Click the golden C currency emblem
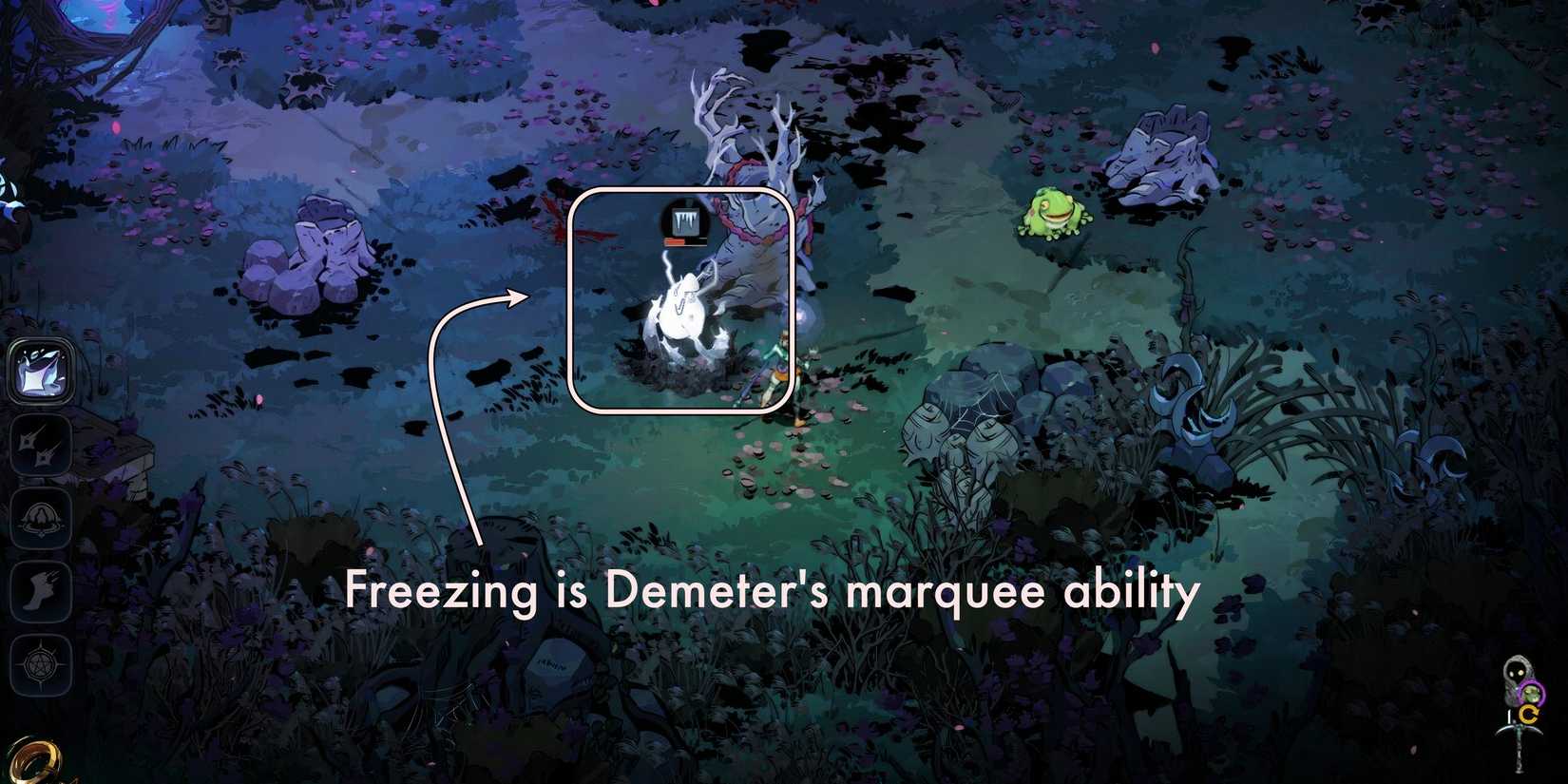Image resolution: width=1568 pixels, height=784 pixels. 1532,714
